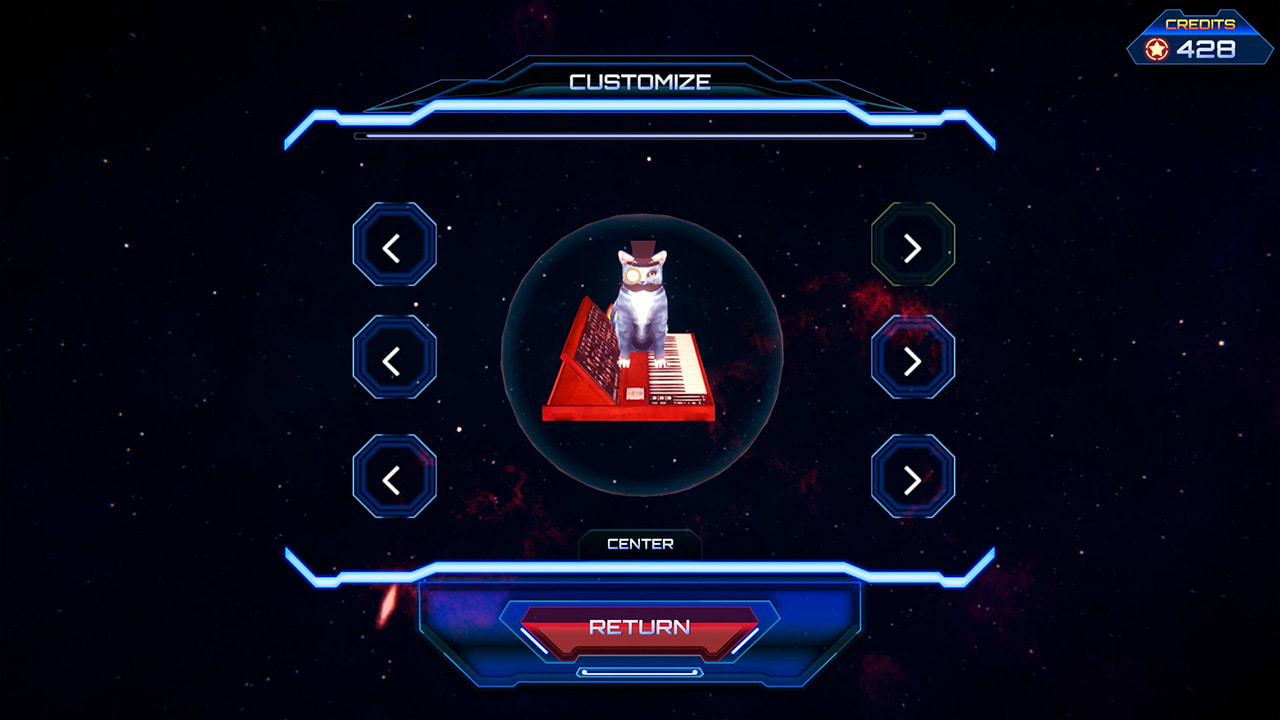Click the top-left previous-arrow octagon button
Image resolution: width=1280 pixels, height=720 pixels.
point(393,247)
